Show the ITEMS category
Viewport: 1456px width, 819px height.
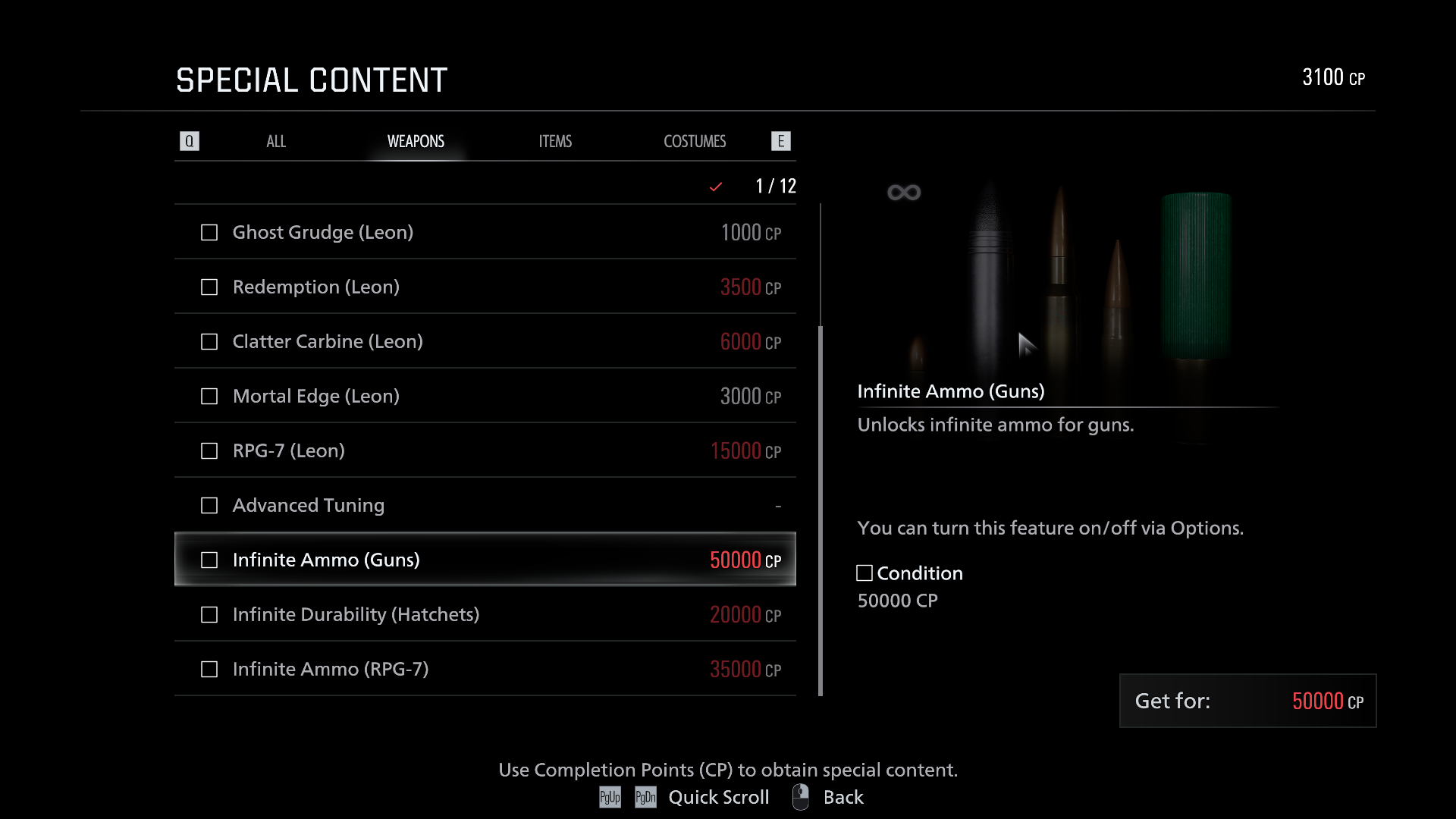(x=555, y=142)
